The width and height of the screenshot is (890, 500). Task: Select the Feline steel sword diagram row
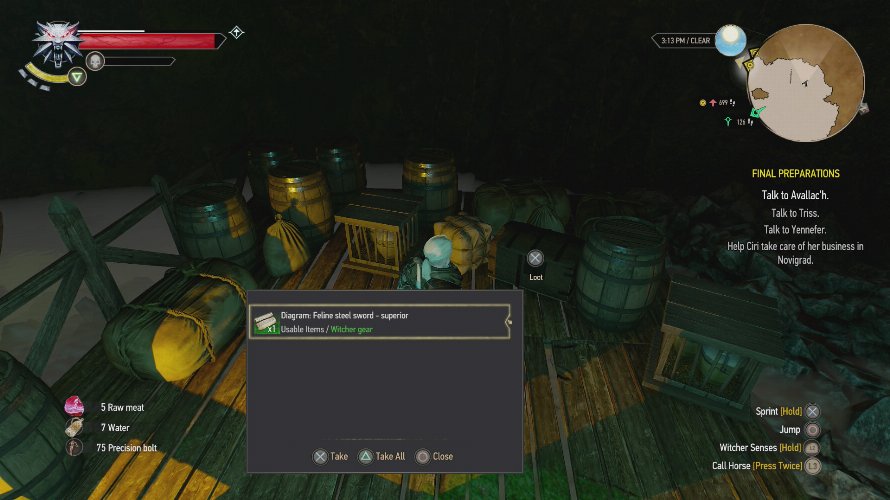click(380, 321)
